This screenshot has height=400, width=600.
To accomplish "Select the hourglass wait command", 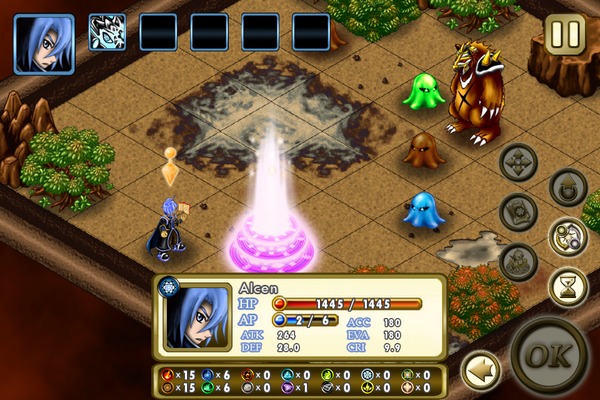I will pyautogui.click(x=568, y=287).
